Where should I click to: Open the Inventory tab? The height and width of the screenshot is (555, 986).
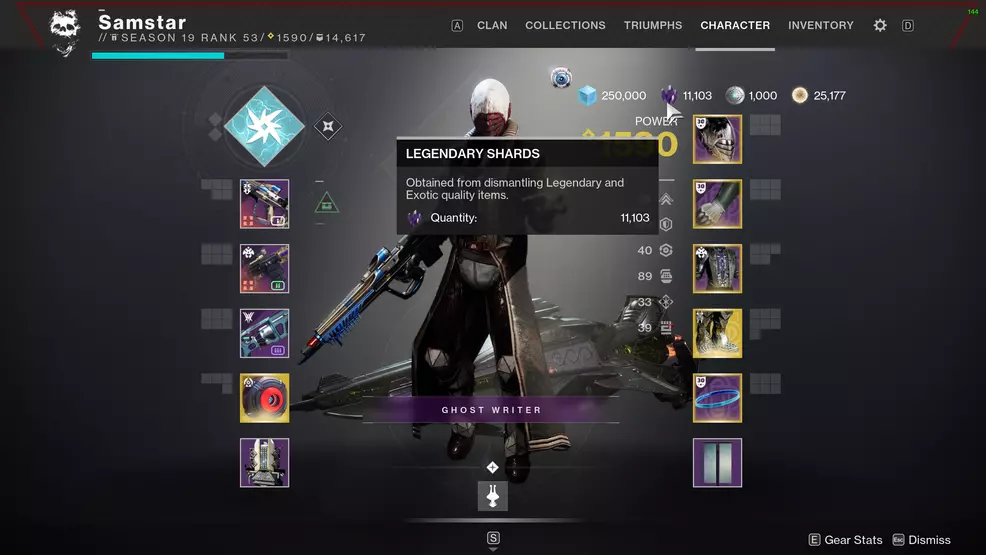pyautogui.click(x=821, y=25)
